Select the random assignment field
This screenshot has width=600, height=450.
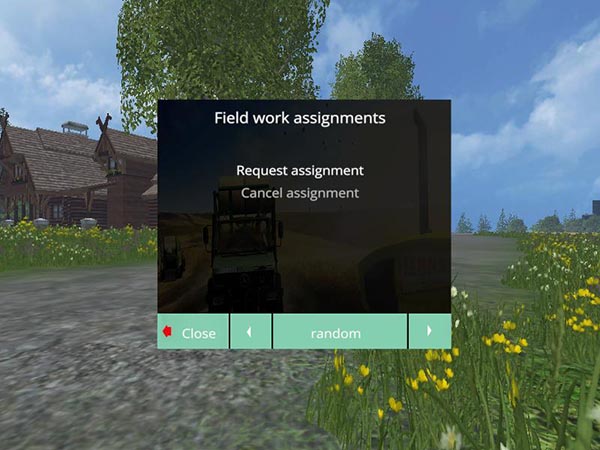339,332
